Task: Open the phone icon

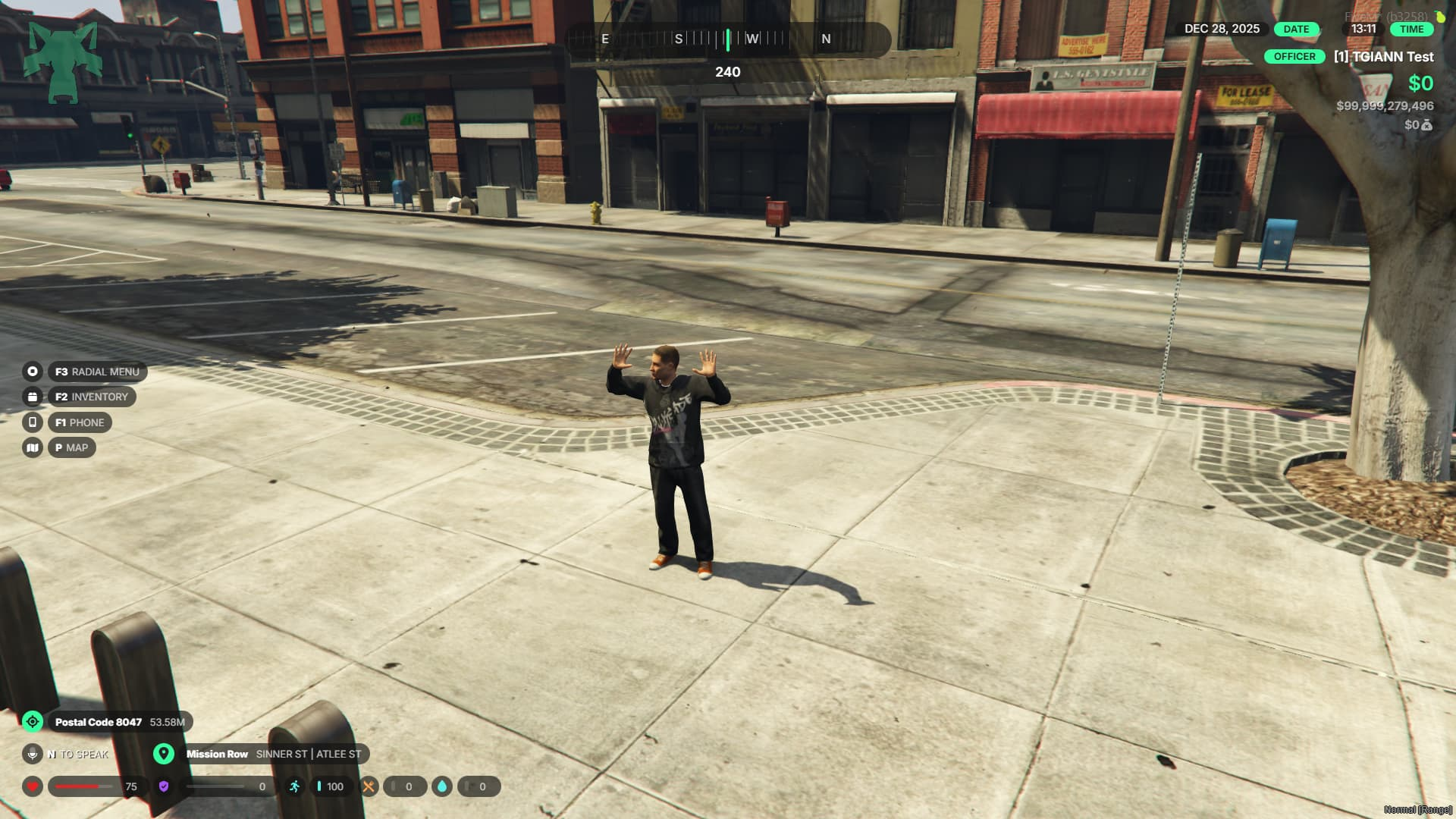Action: pos(33,422)
